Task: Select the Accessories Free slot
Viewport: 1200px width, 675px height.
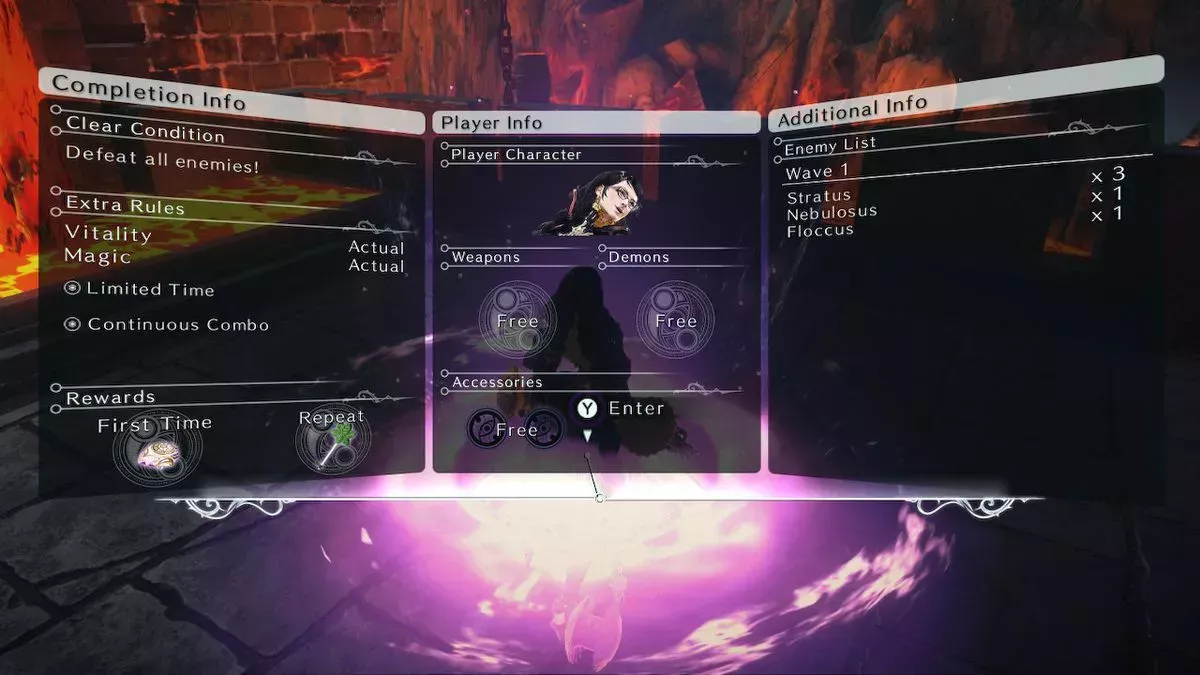Action: coord(516,429)
